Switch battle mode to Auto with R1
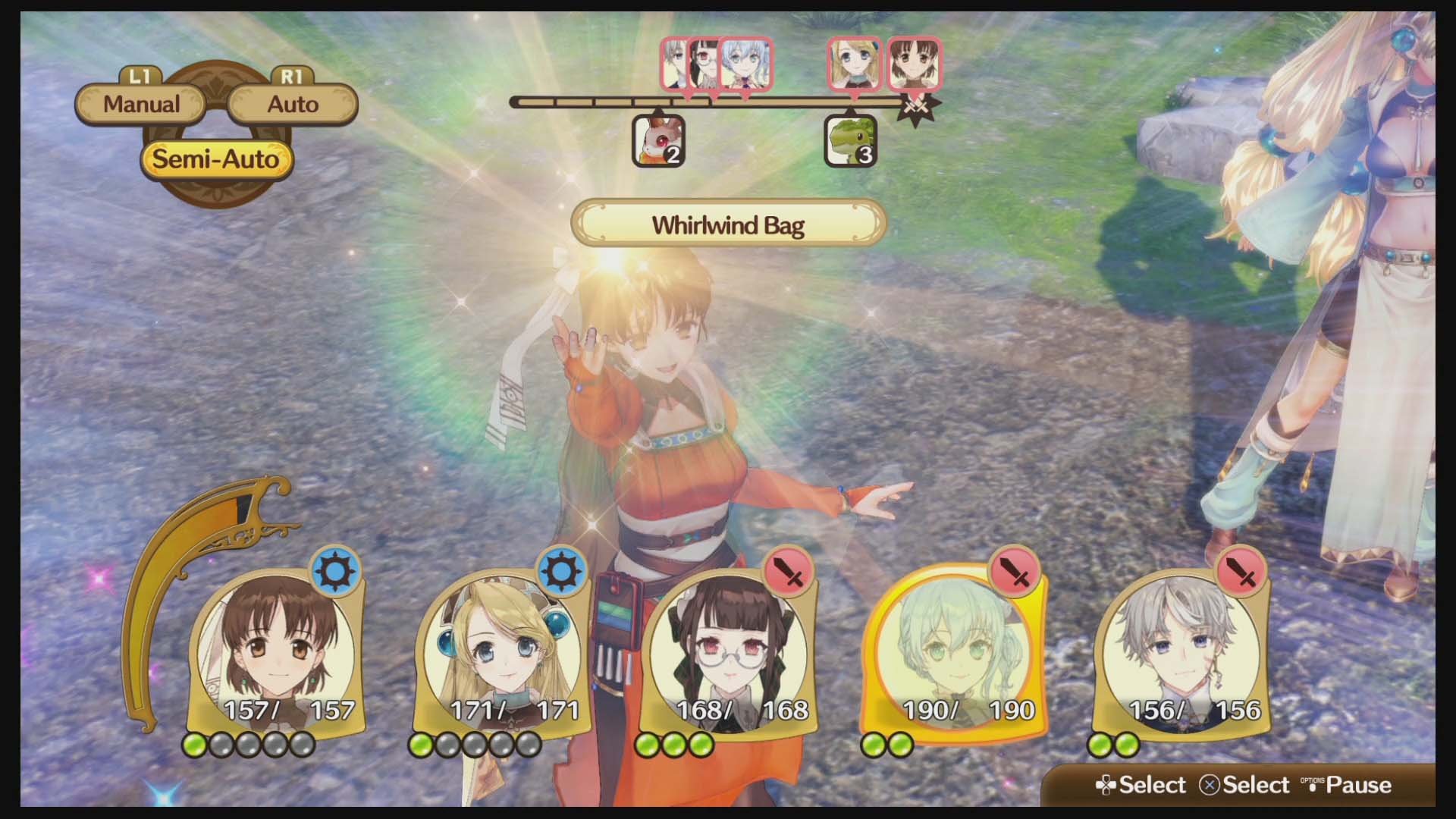The height and width of the screenshot is (819, 1456). (293, 104)
